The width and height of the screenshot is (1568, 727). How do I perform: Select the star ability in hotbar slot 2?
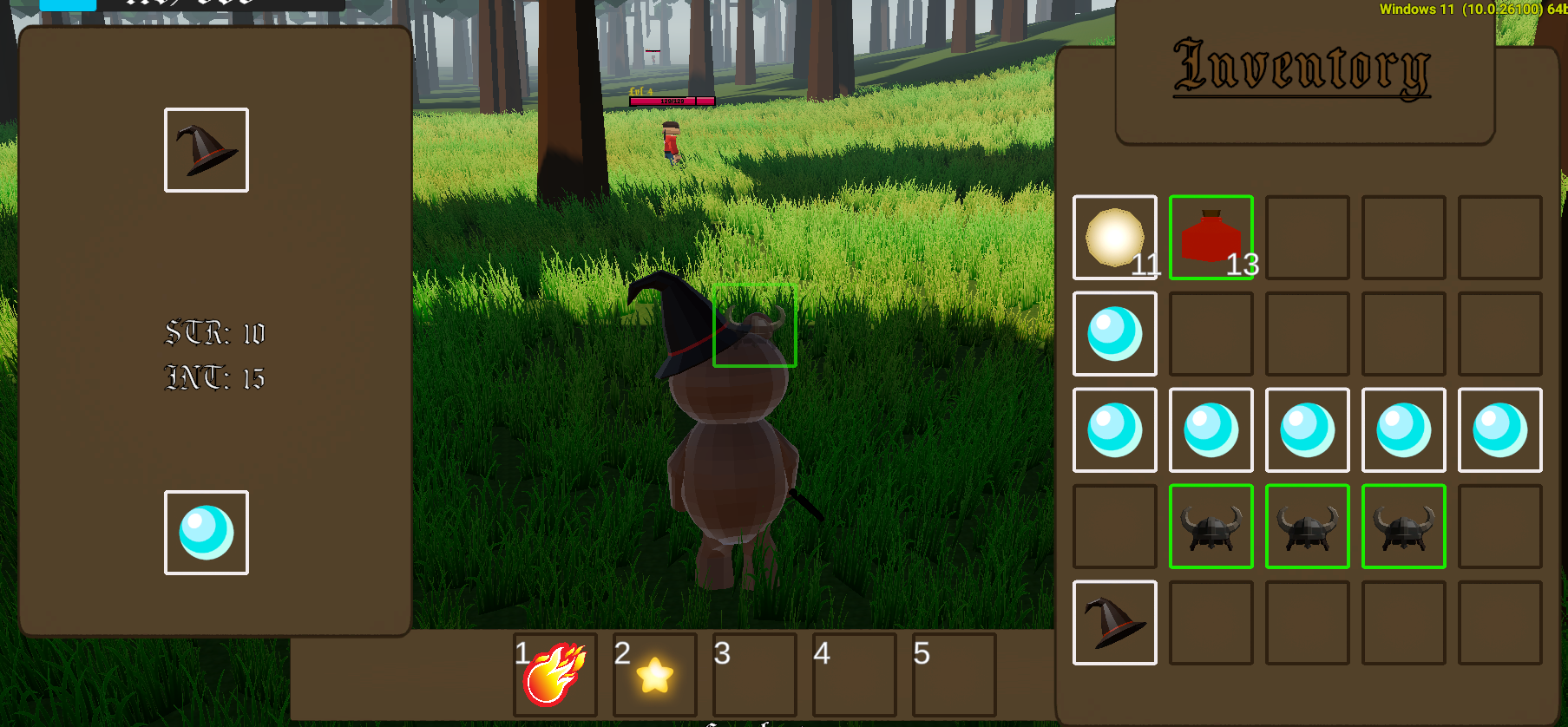(653, 677)
